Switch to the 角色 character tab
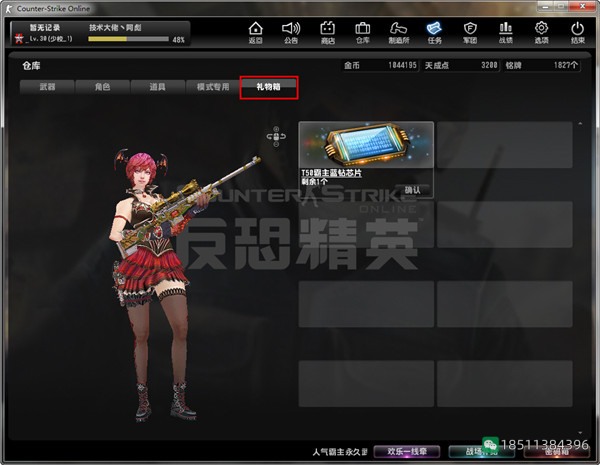Viewport: 600px width, 465px height. (x=101, y=88)
